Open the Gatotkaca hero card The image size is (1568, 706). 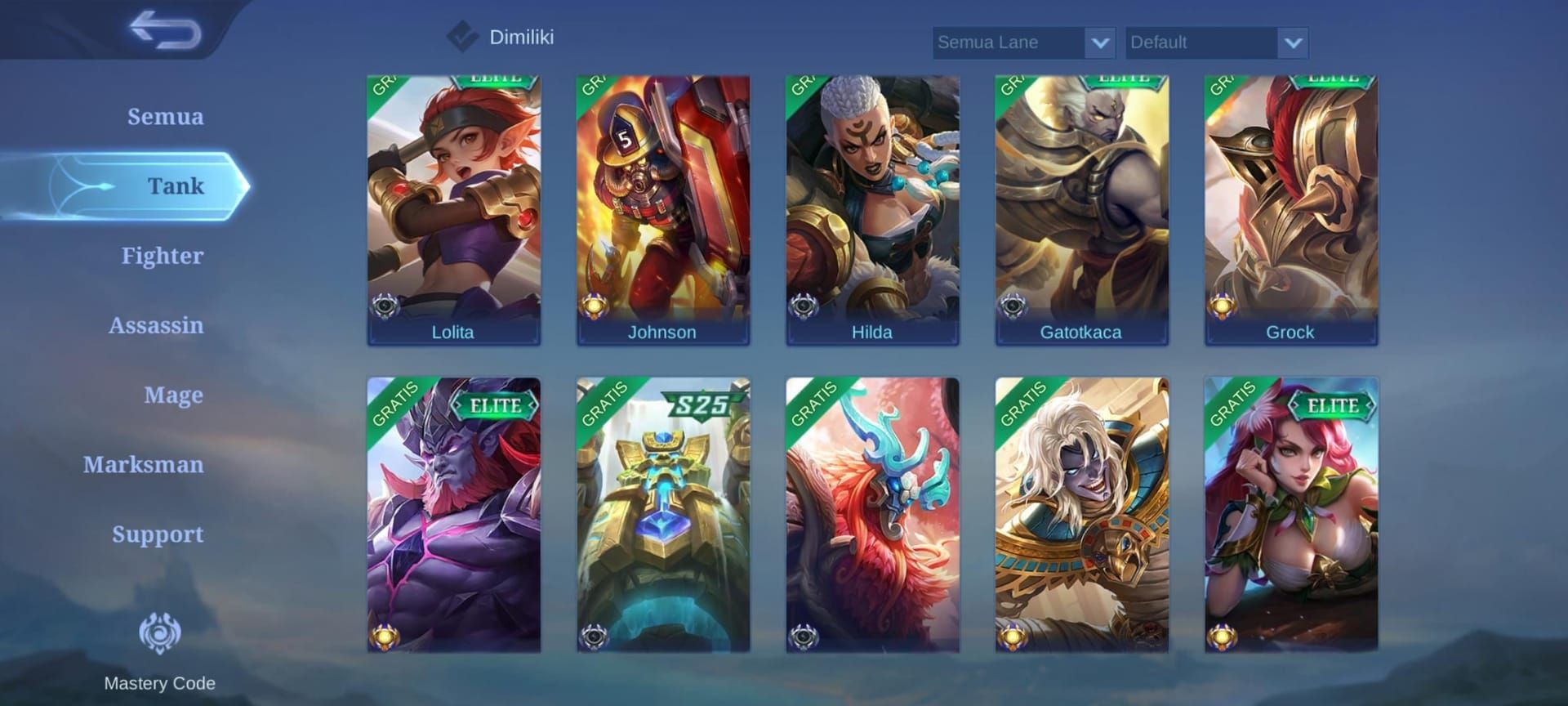[1081, 210]
